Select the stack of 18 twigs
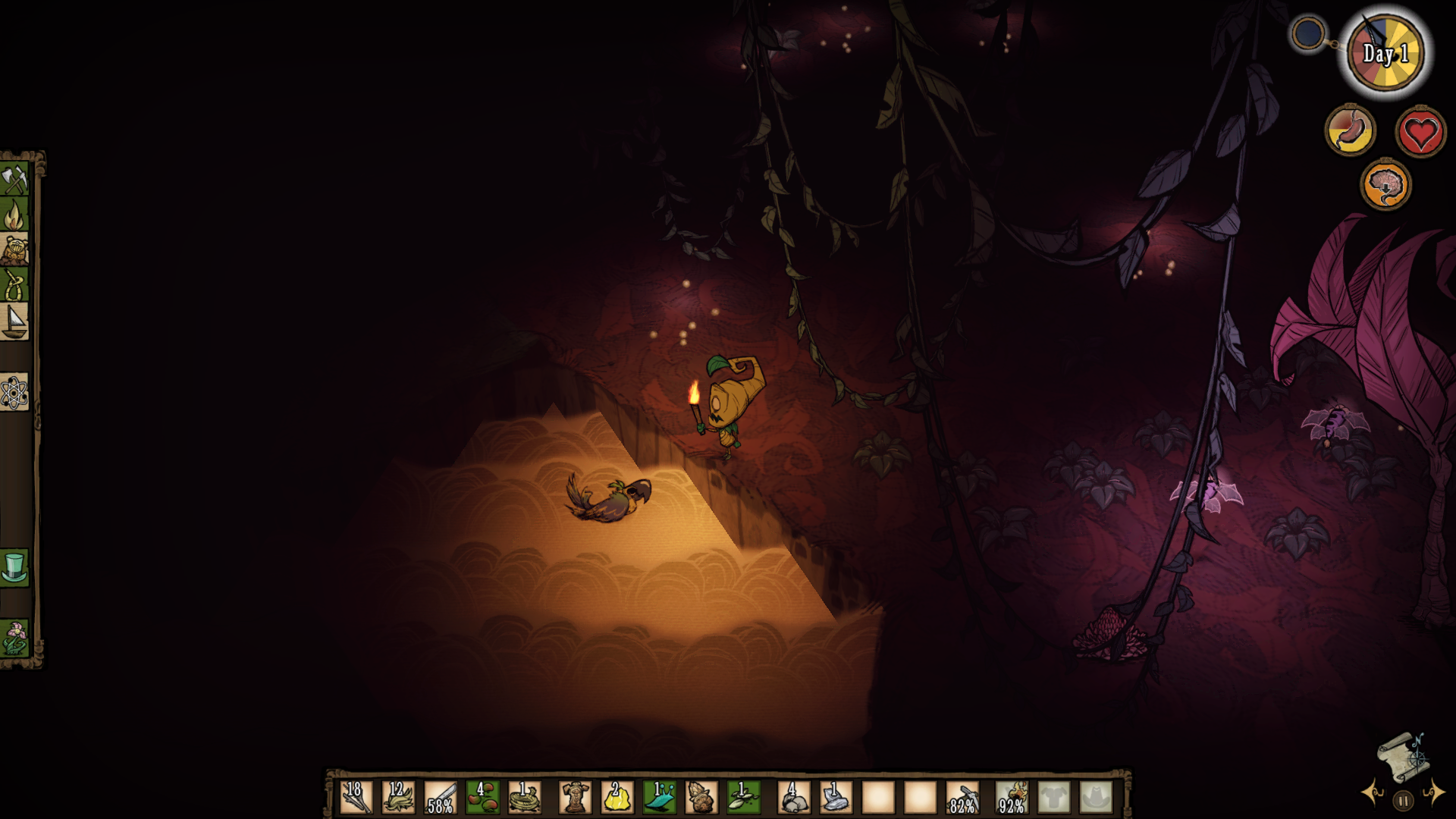Viewport: 1456px width, 819px height. [356, 798]
